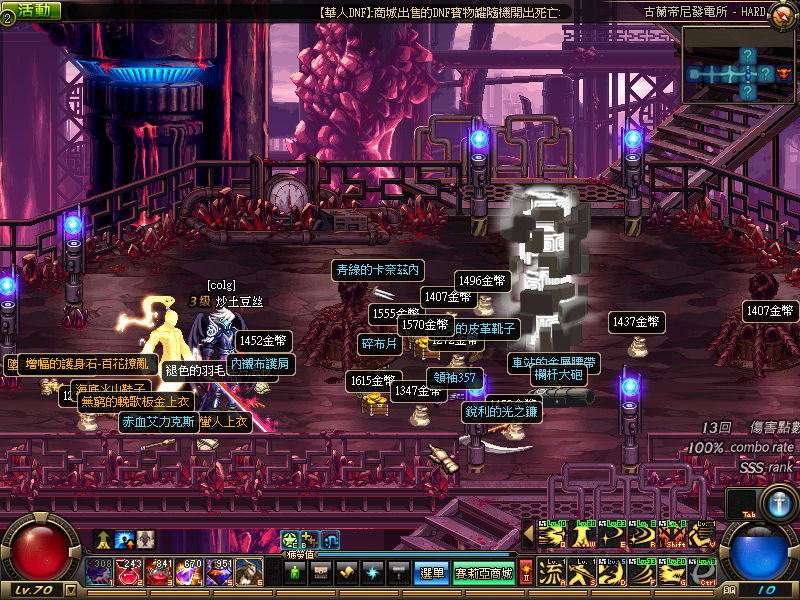Collapse the skill bar with left arrow
The image size is (800, 600).
pyautogui.click(x=530, y=537)
